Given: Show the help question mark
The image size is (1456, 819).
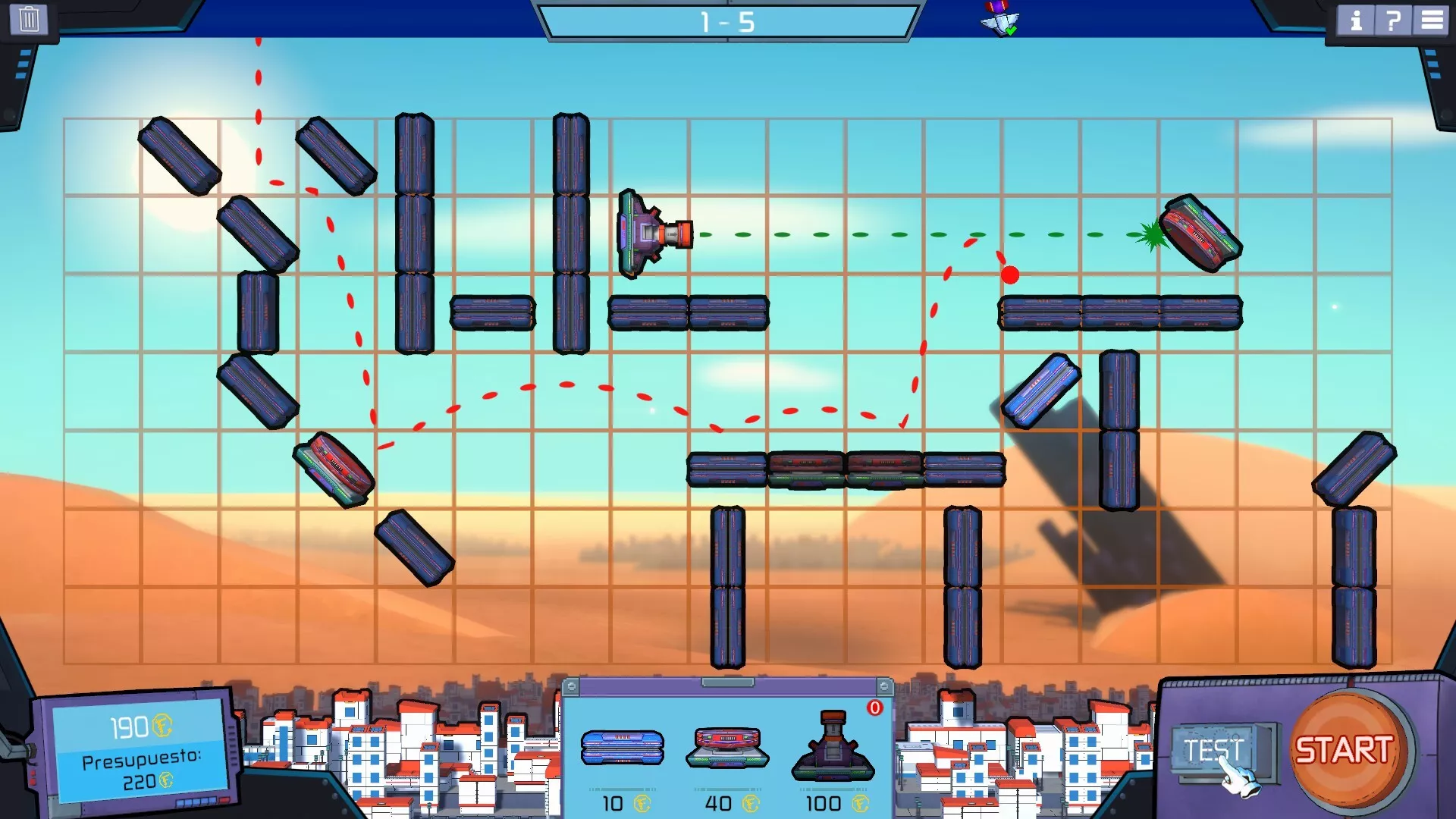Looking at the screenshot, I should point(1393,20).
